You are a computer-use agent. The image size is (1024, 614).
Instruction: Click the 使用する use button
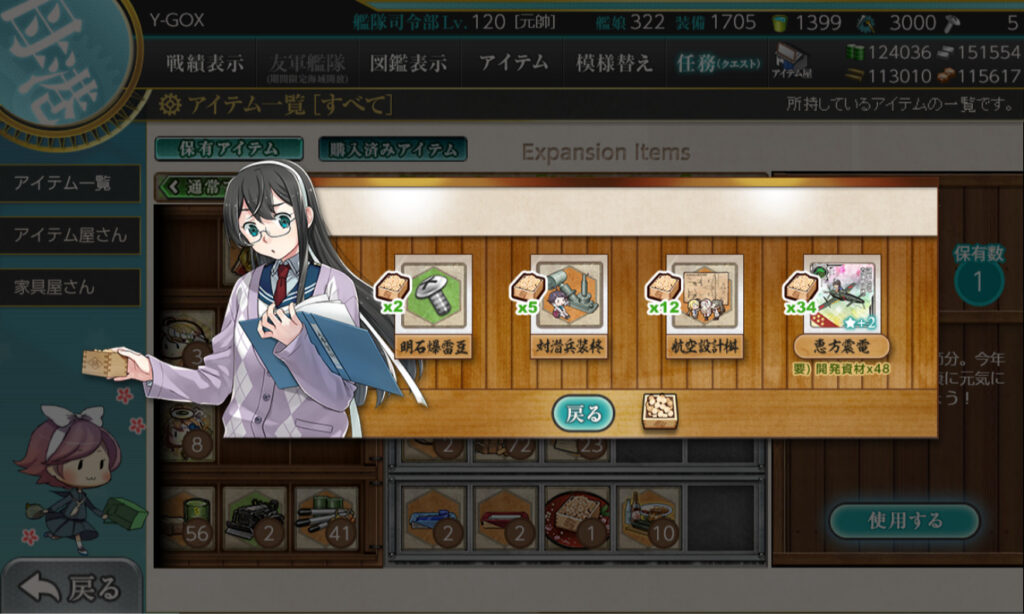903,521
